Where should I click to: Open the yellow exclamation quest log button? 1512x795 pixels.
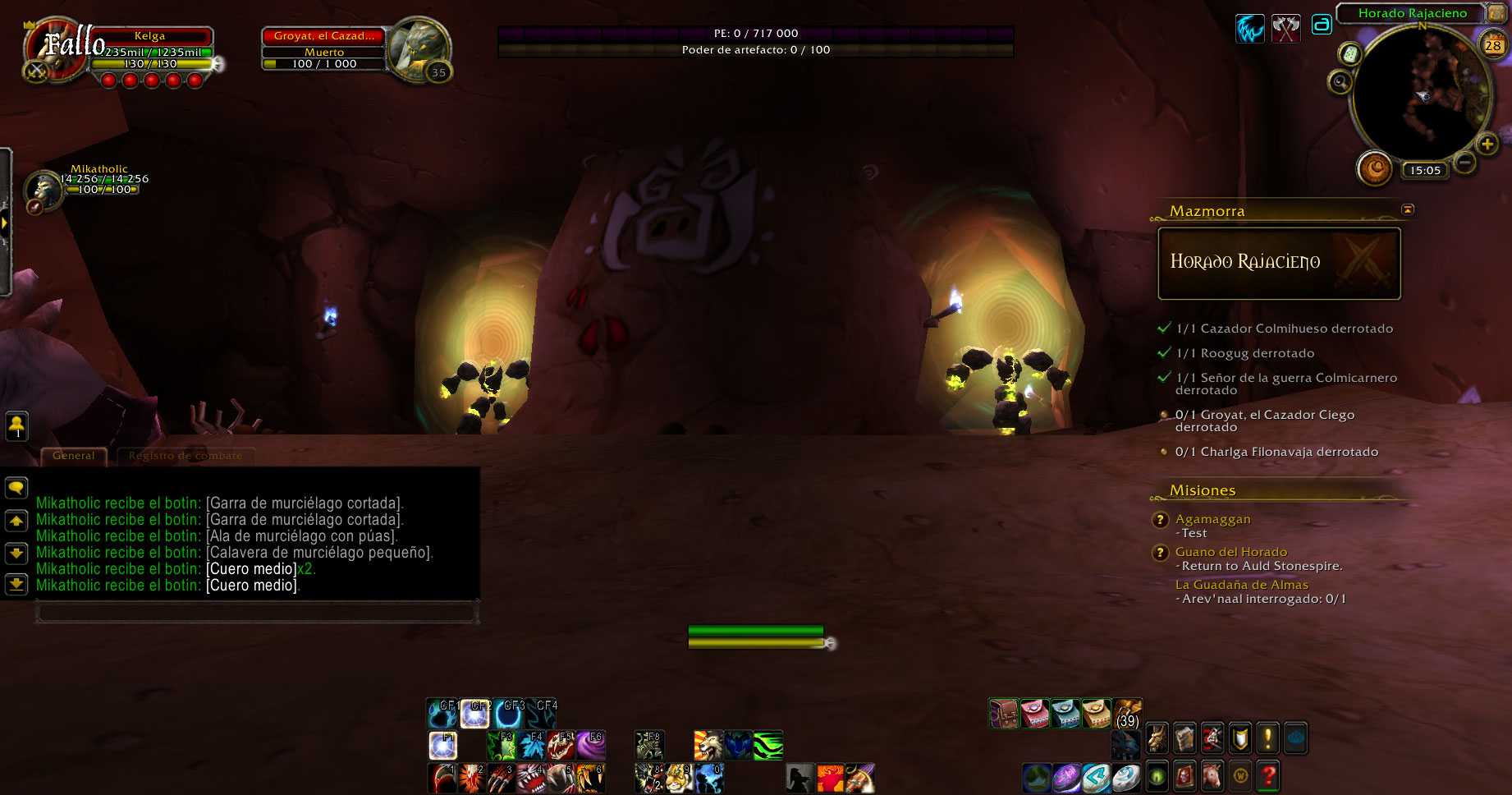1267,738
